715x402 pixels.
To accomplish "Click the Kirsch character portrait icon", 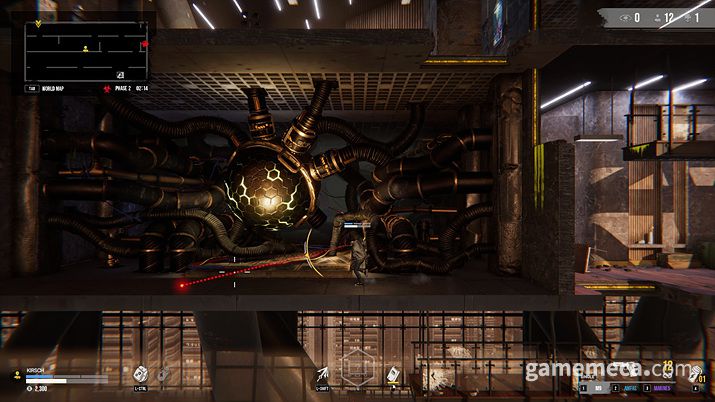I will [x=17, y=375].
